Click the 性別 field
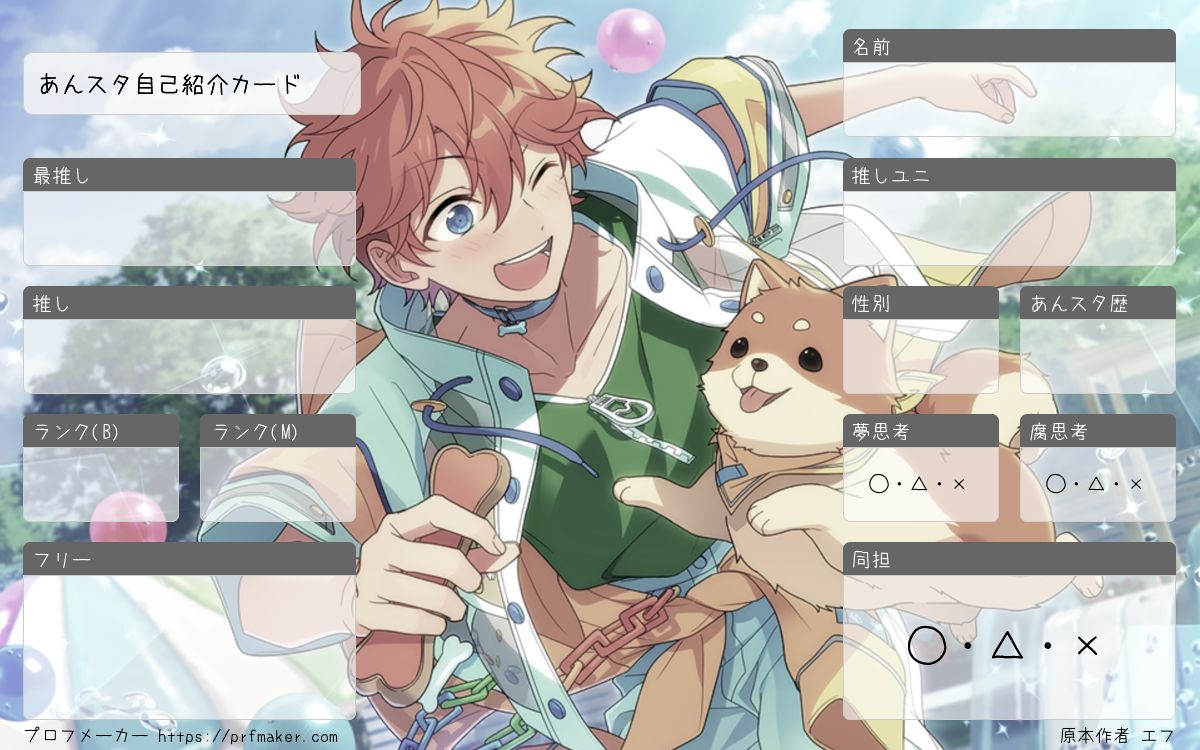Screen dimensions: 1200x750 920,356
